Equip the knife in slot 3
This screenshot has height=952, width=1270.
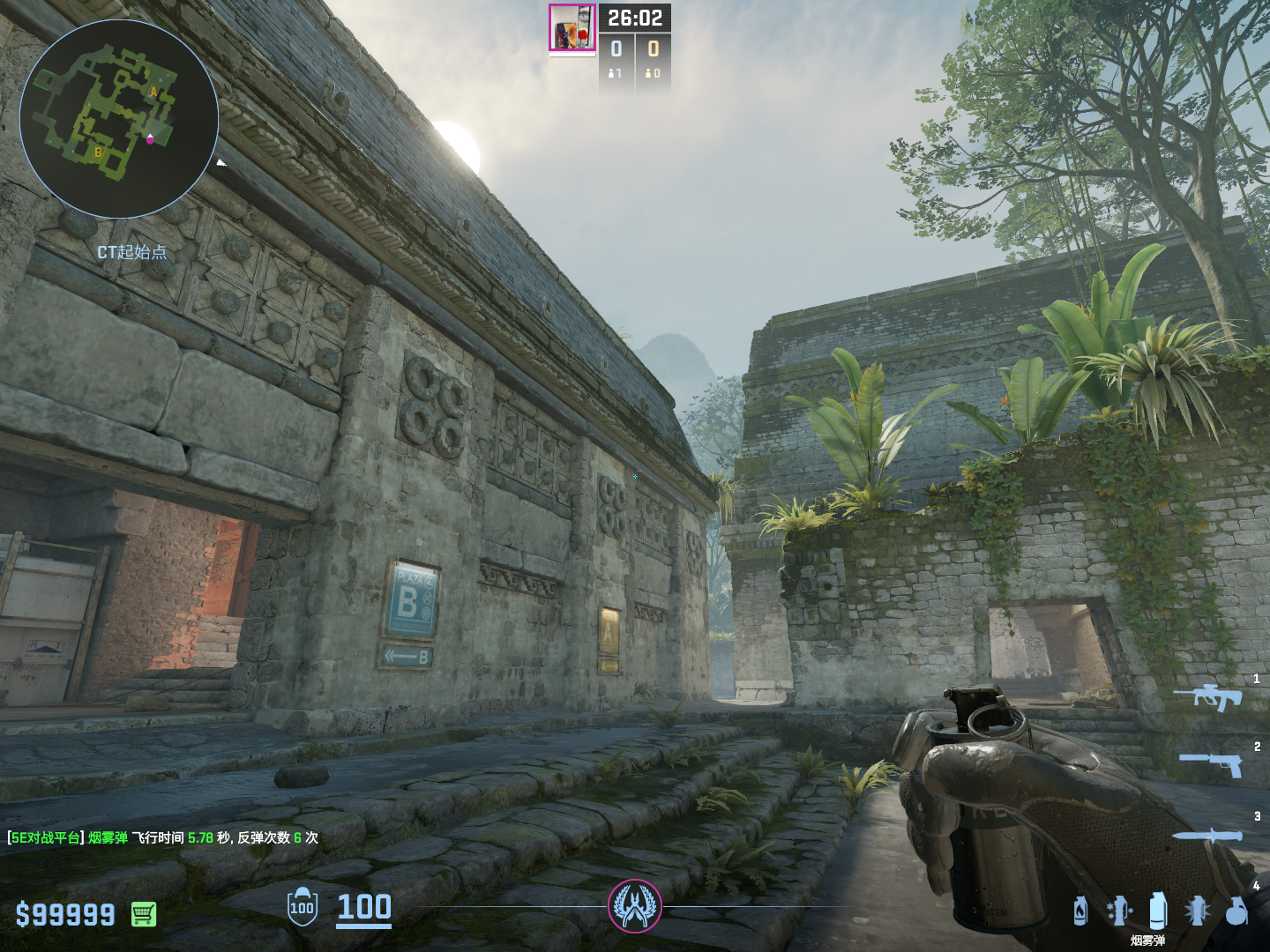pyautogui.click(x=1206, y=836)
